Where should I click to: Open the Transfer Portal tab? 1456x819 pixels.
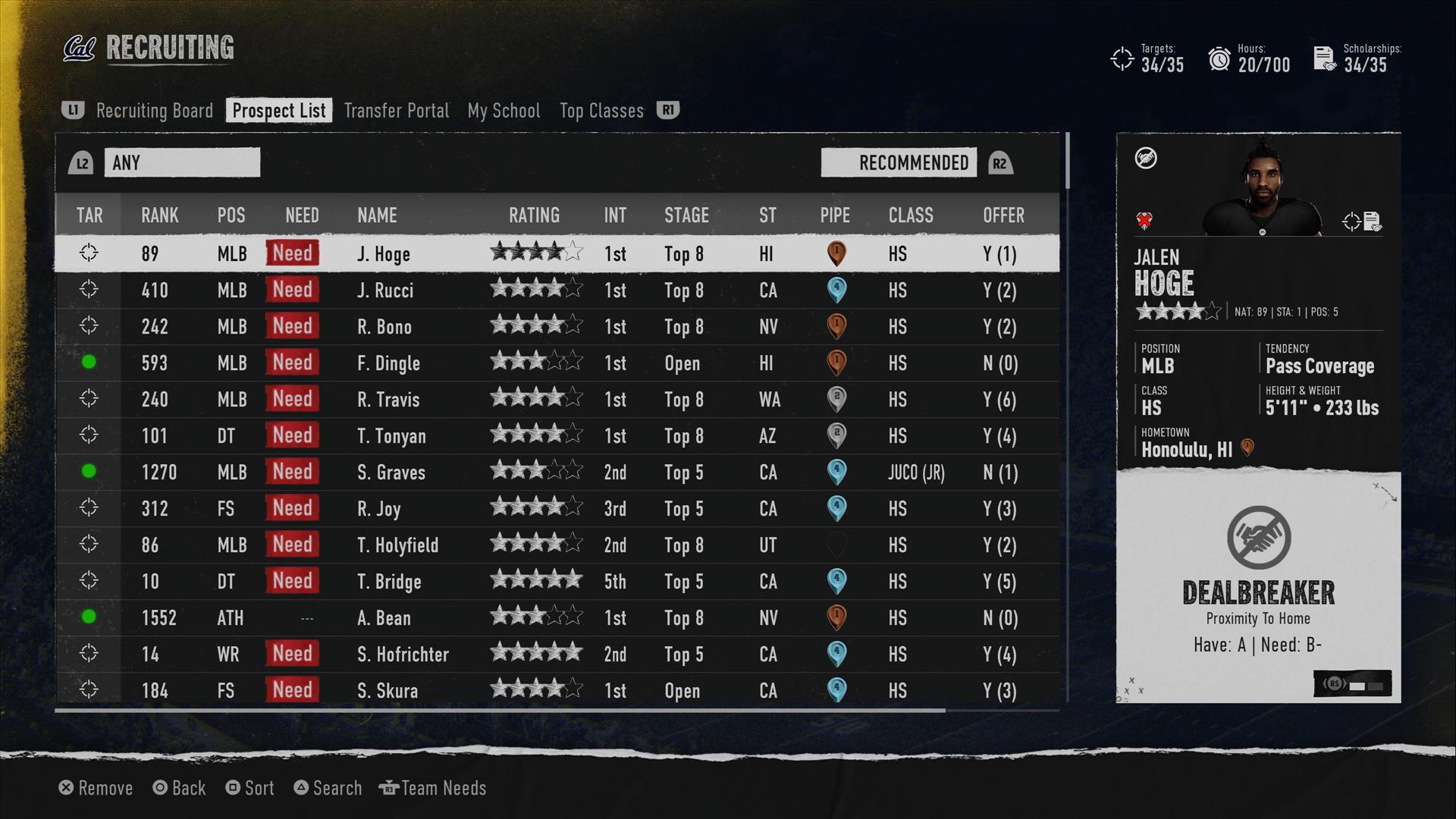(396, 111)
